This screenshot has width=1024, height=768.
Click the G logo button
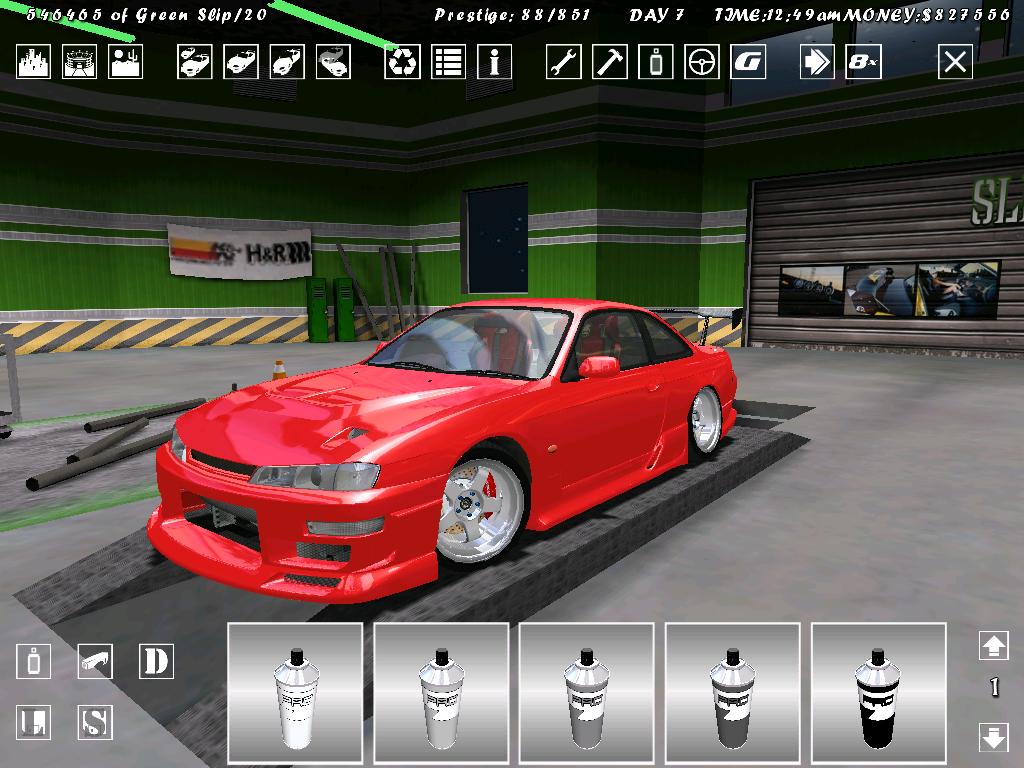748,62
